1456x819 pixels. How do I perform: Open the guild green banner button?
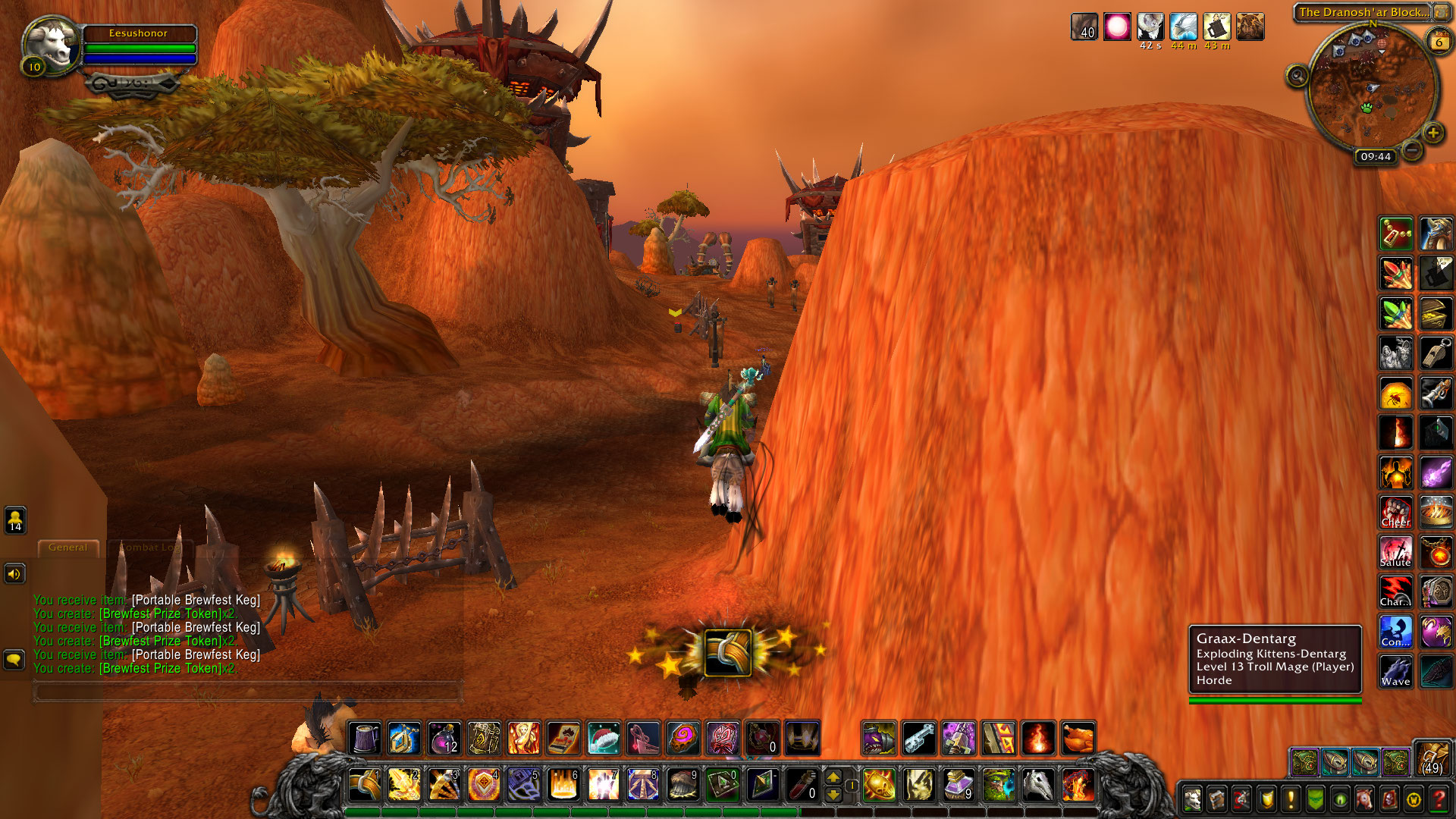[1315, 799]
